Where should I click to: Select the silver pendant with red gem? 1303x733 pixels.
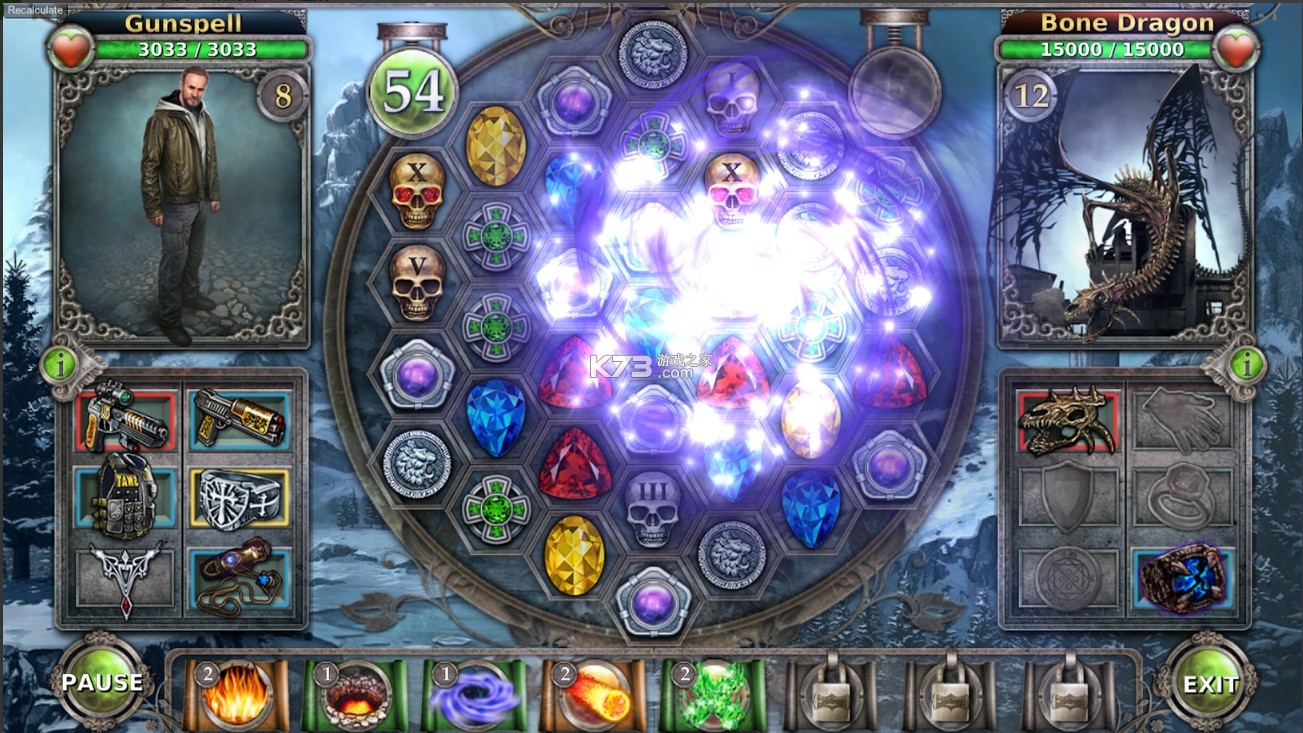pyautogui.click(x=126, y=580)
